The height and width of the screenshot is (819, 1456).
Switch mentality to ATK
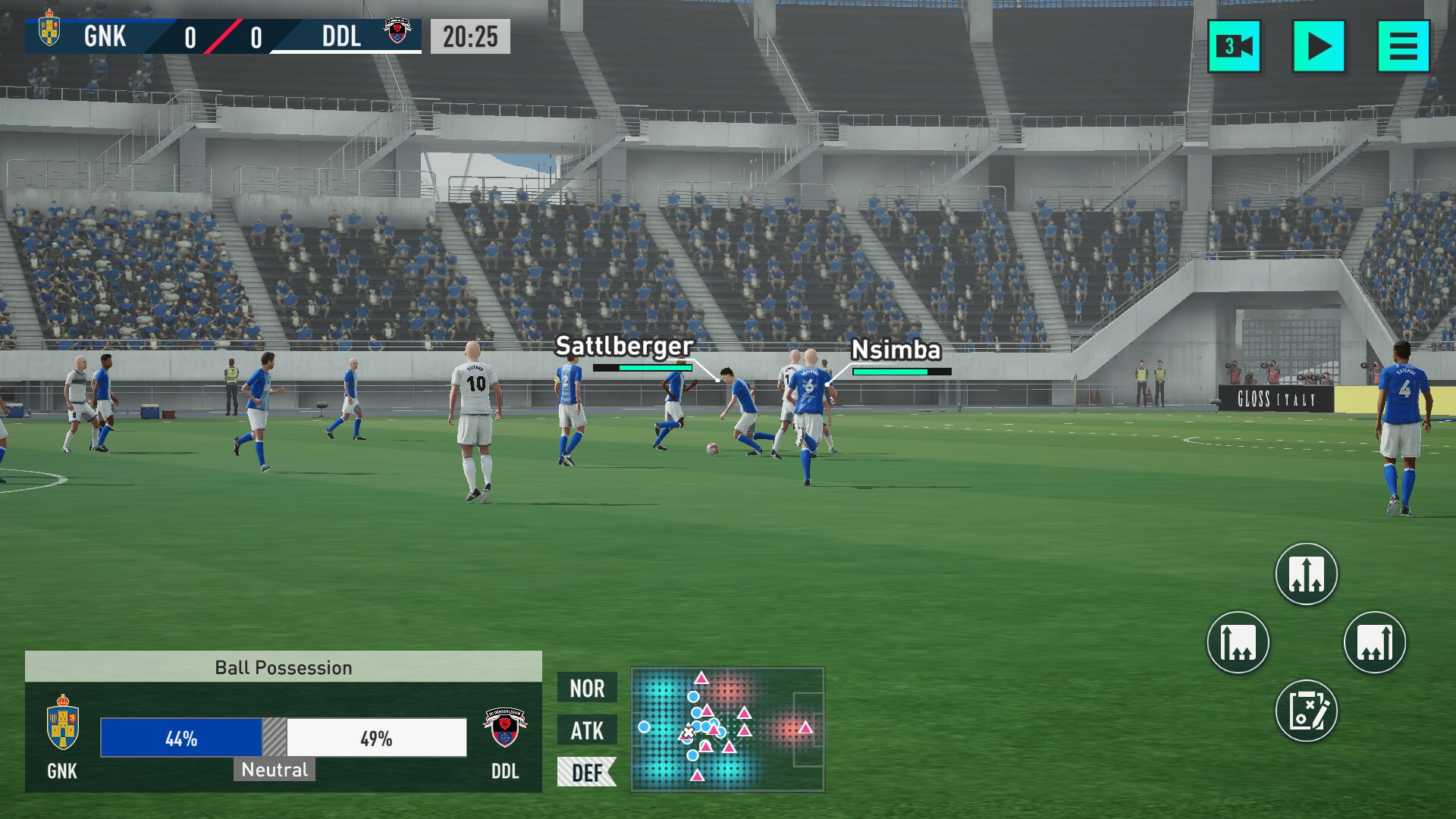(x=586, y=731)
